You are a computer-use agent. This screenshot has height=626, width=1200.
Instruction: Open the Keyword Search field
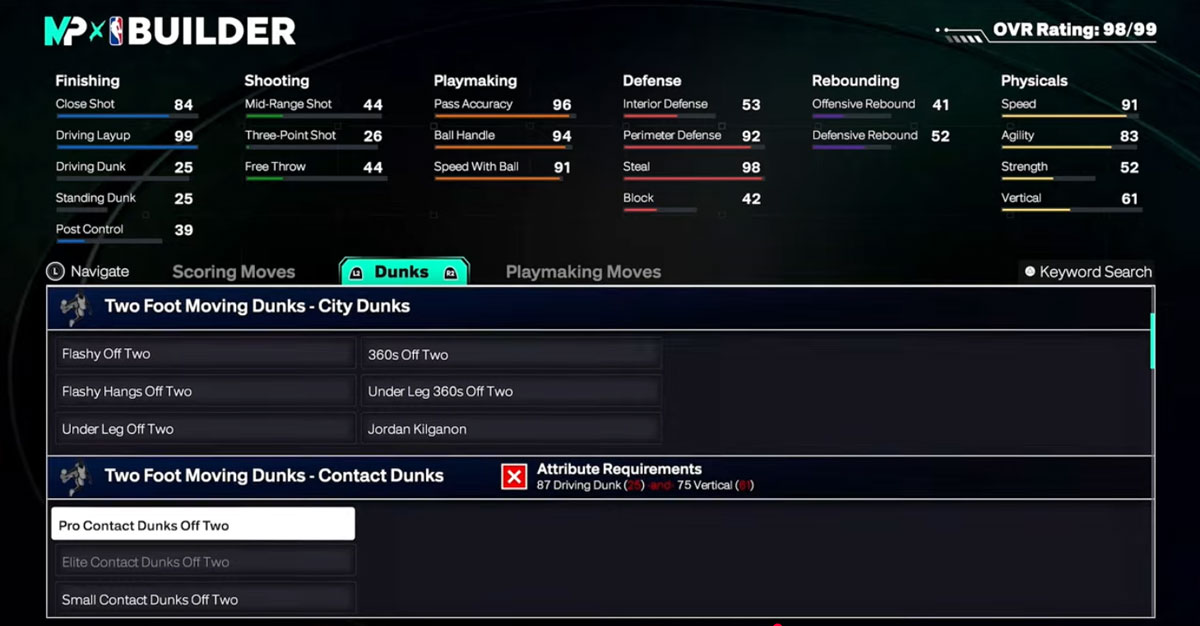1087,272
